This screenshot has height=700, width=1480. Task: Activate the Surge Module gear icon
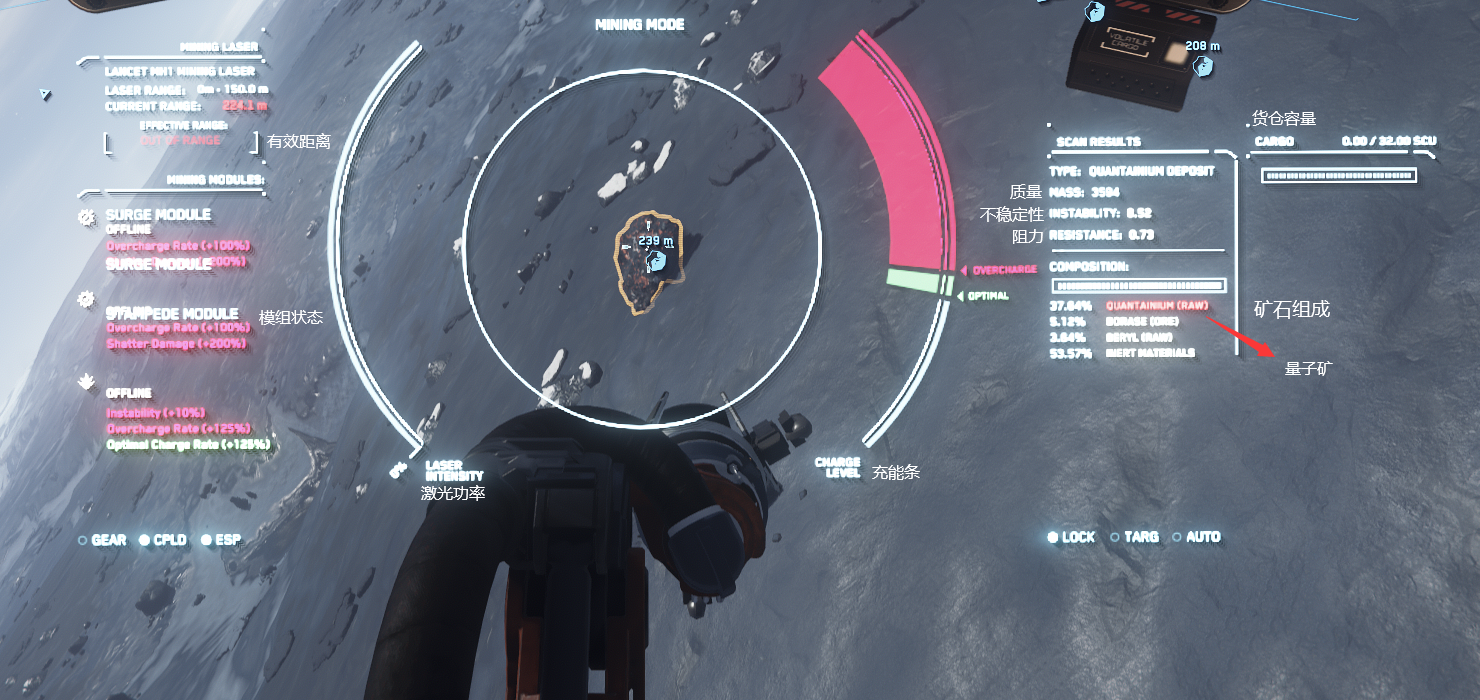(x=87, y=216)
